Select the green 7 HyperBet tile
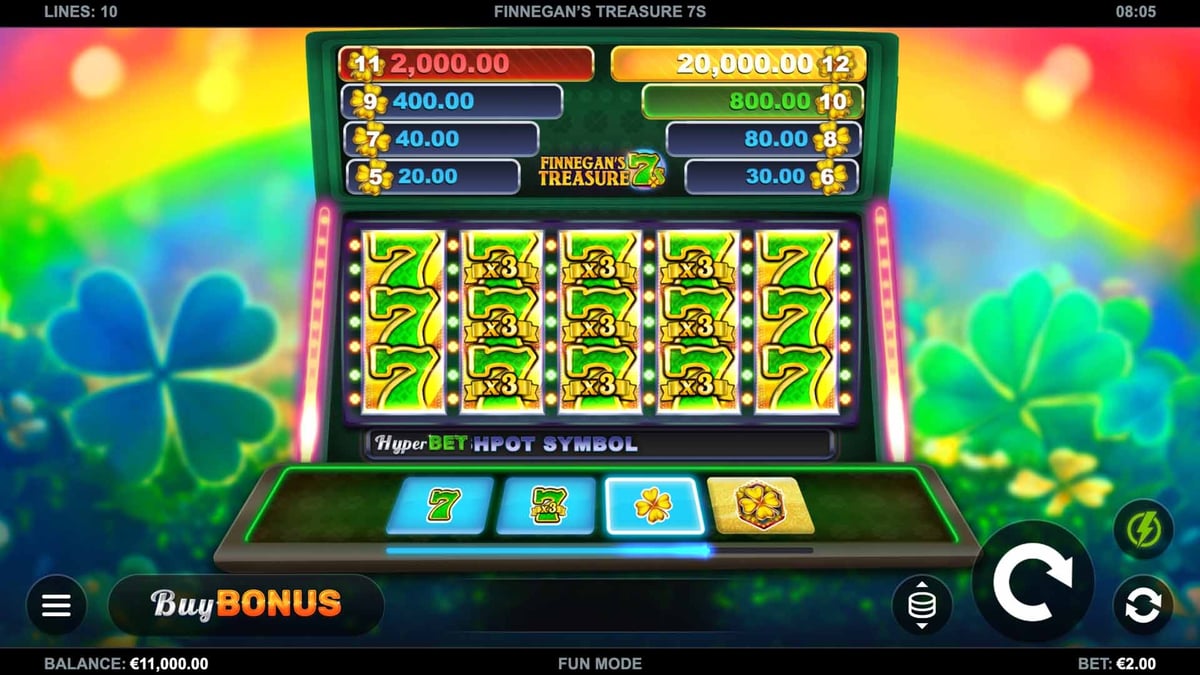1200x675 pixels. click(440, 506)
